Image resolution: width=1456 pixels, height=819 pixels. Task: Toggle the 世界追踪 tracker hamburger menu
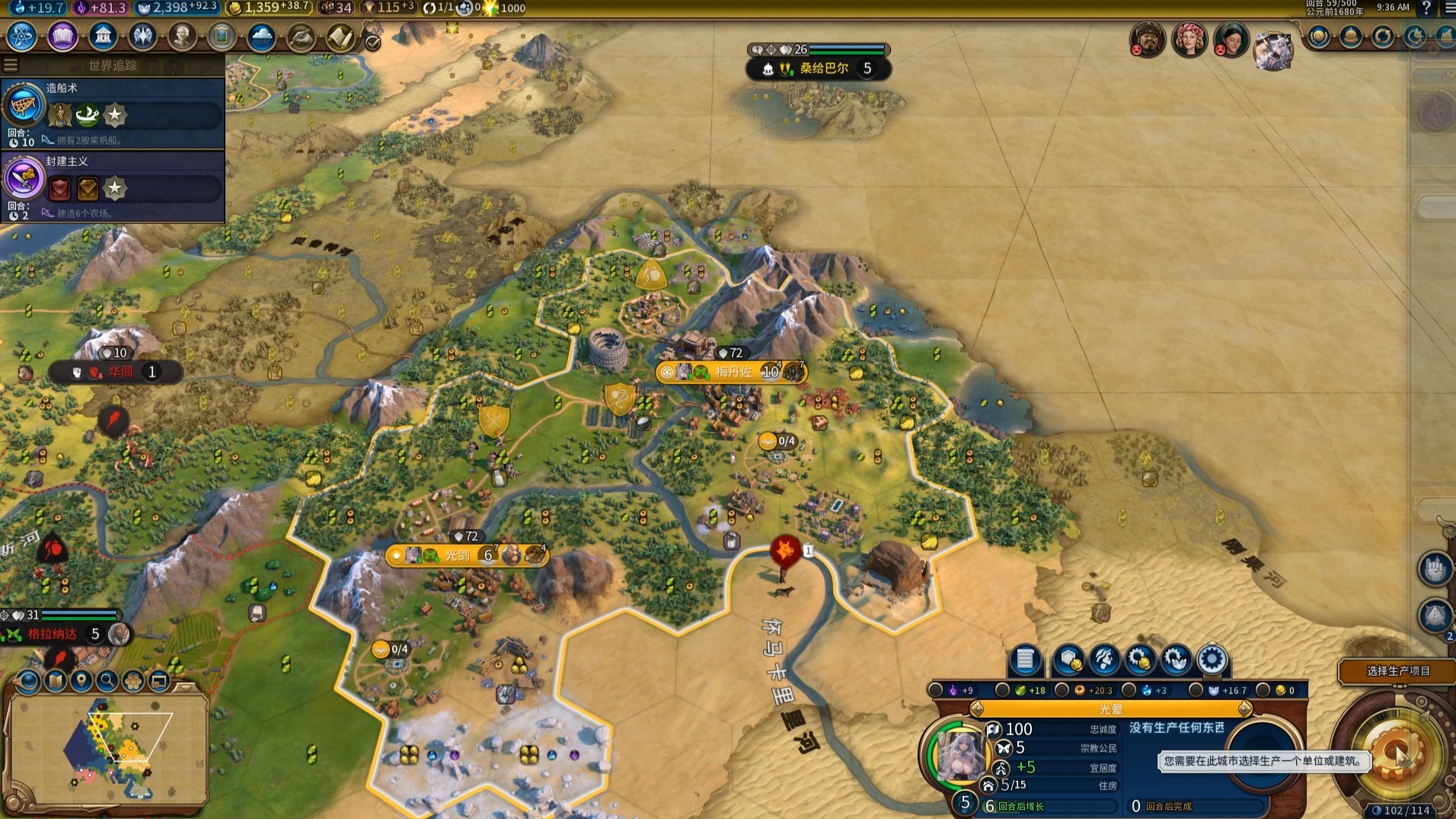tap(11, 66)
